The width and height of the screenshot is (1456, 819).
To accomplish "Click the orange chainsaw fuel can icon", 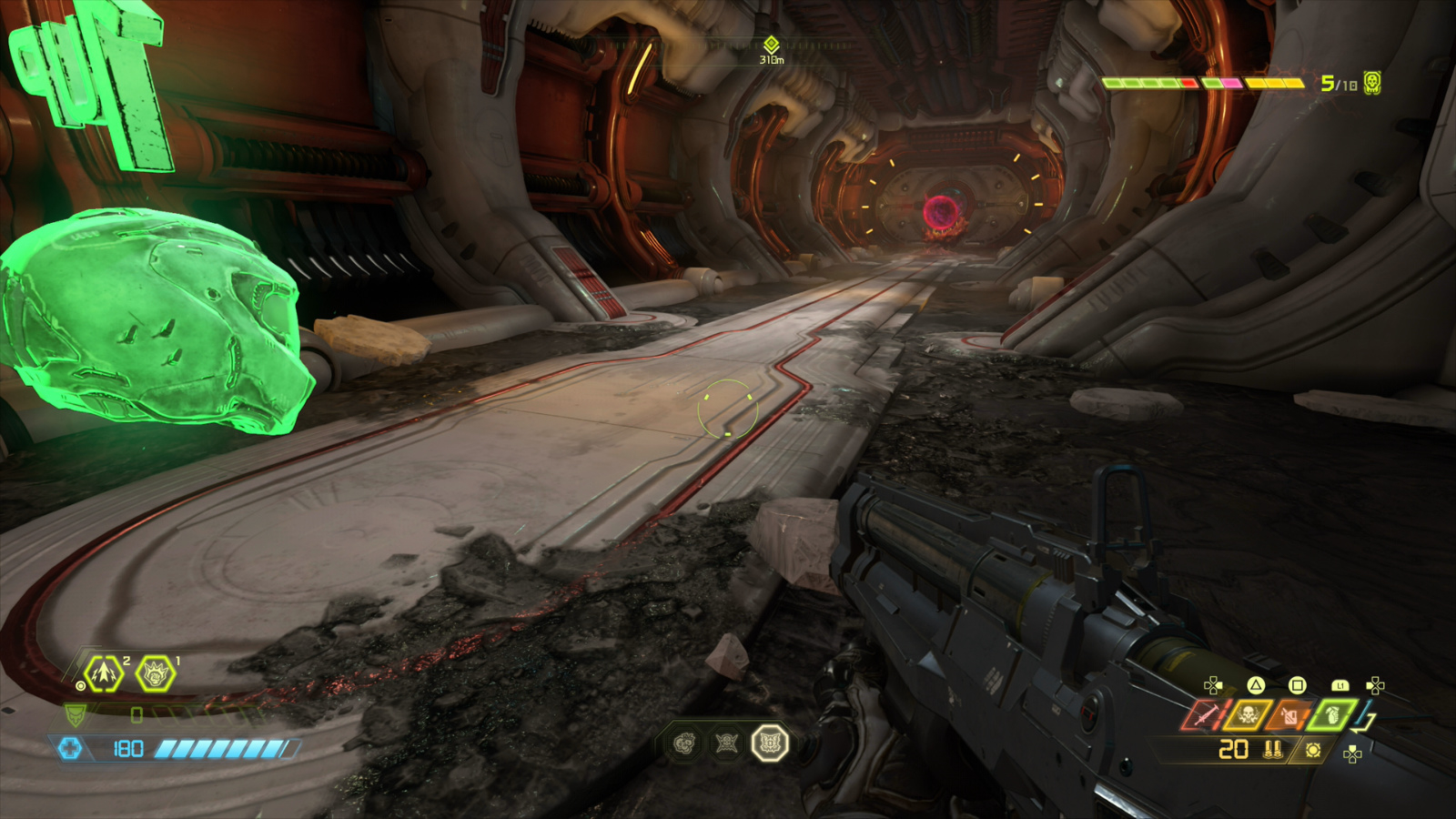I will 1289,715.
